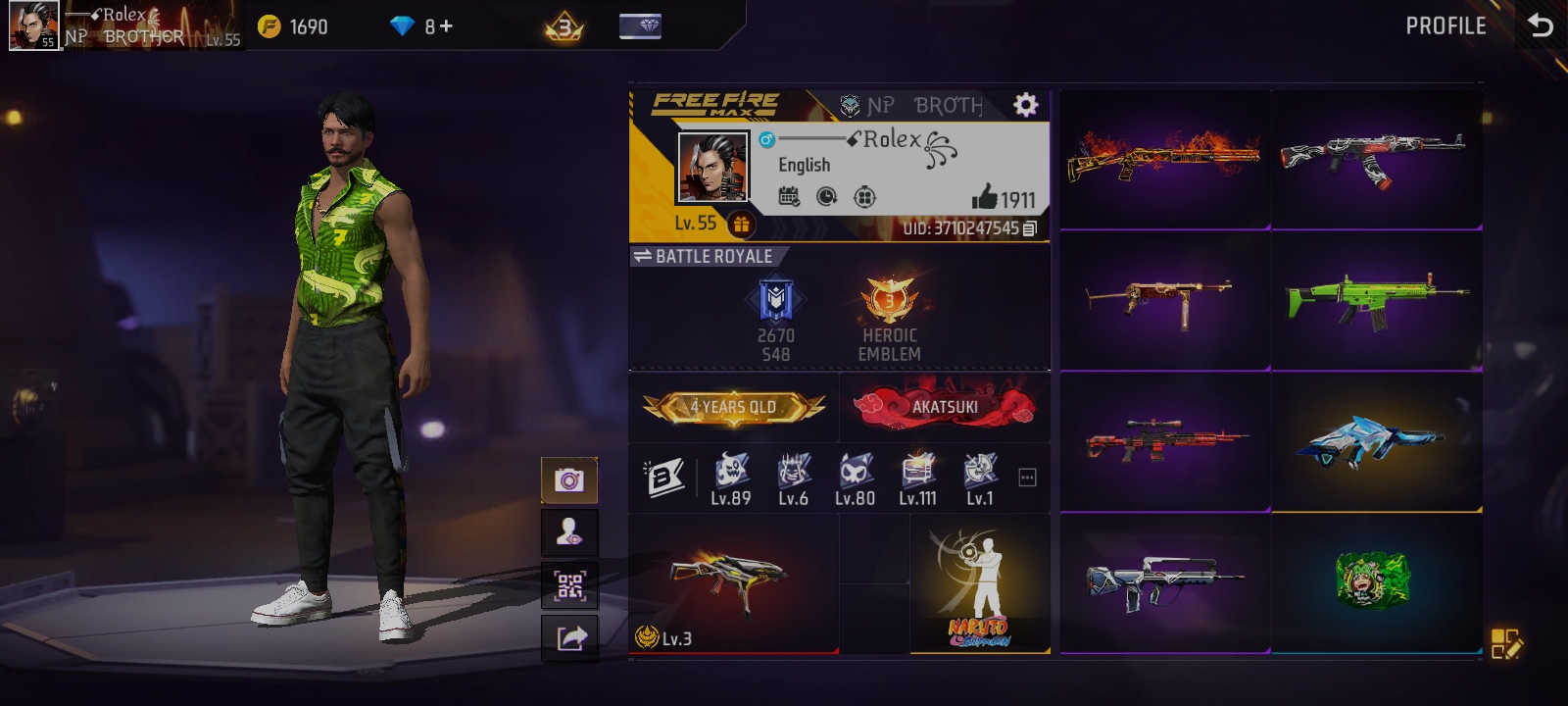This screenshot has height=706, width=1568.
Task: Switch to the PROFILE tab
Action: 1445,26
